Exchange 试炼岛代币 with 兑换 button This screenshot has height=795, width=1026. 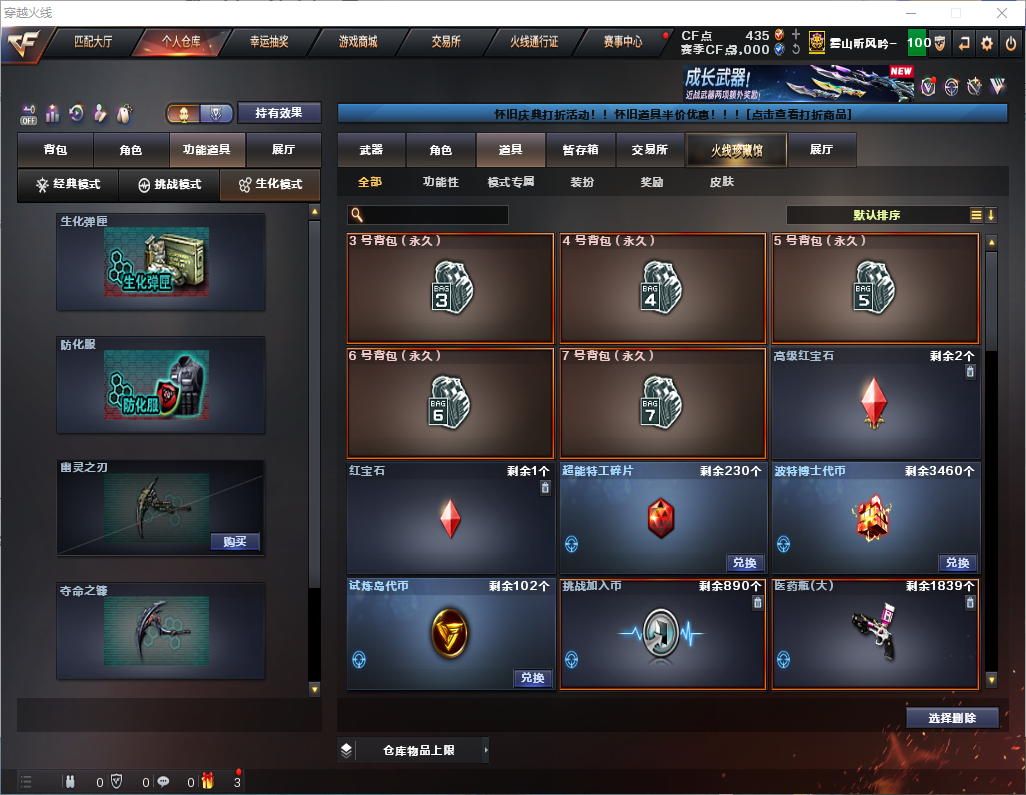point(532,678)
